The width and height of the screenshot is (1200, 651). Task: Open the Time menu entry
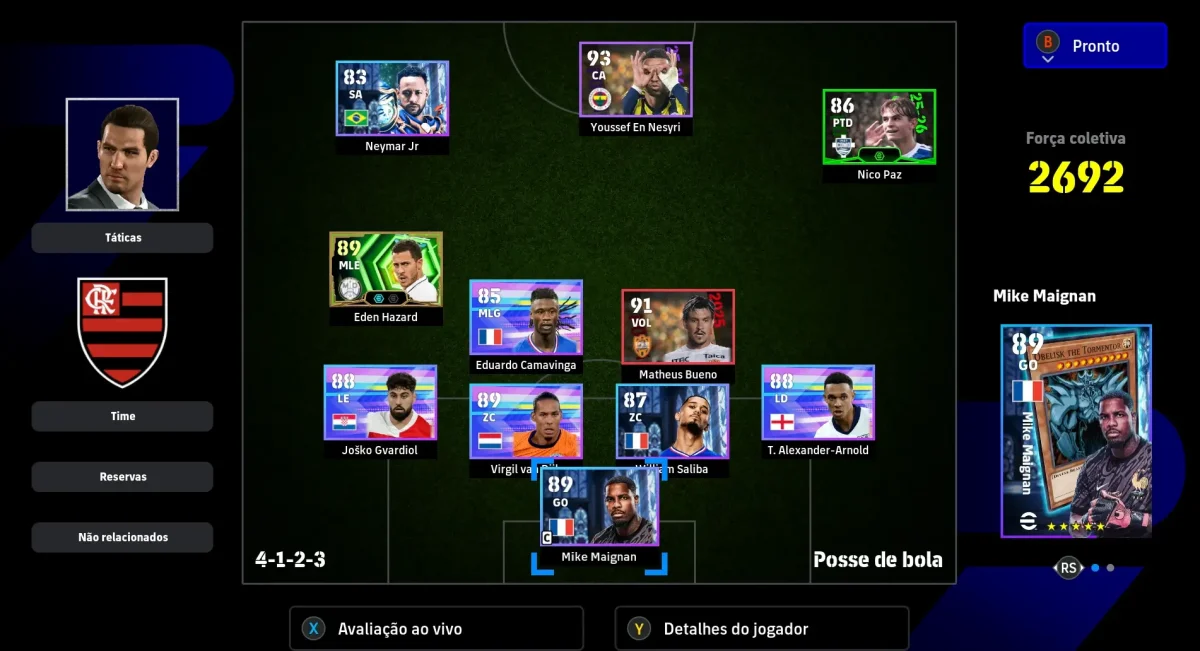(x=122, y=416)
